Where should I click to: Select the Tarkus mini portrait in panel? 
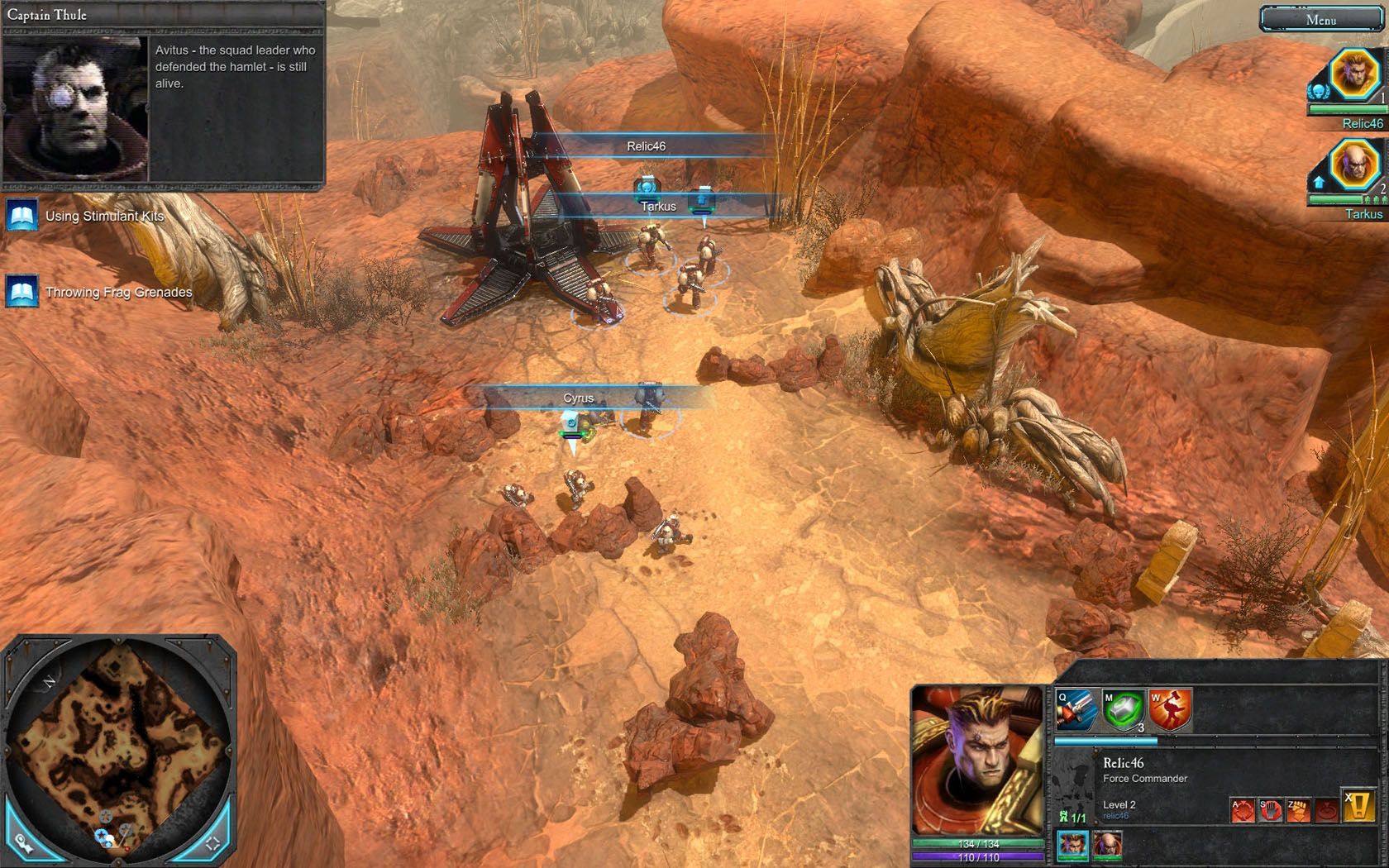pyautogui.click(x=1107, y=845)
